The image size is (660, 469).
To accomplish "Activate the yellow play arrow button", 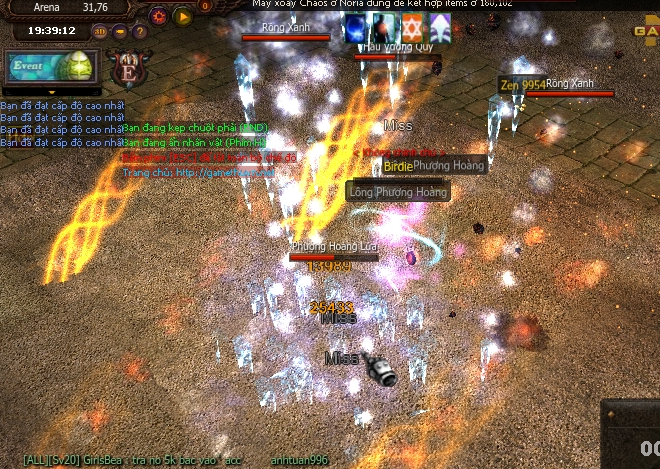I will coord(182,16).
